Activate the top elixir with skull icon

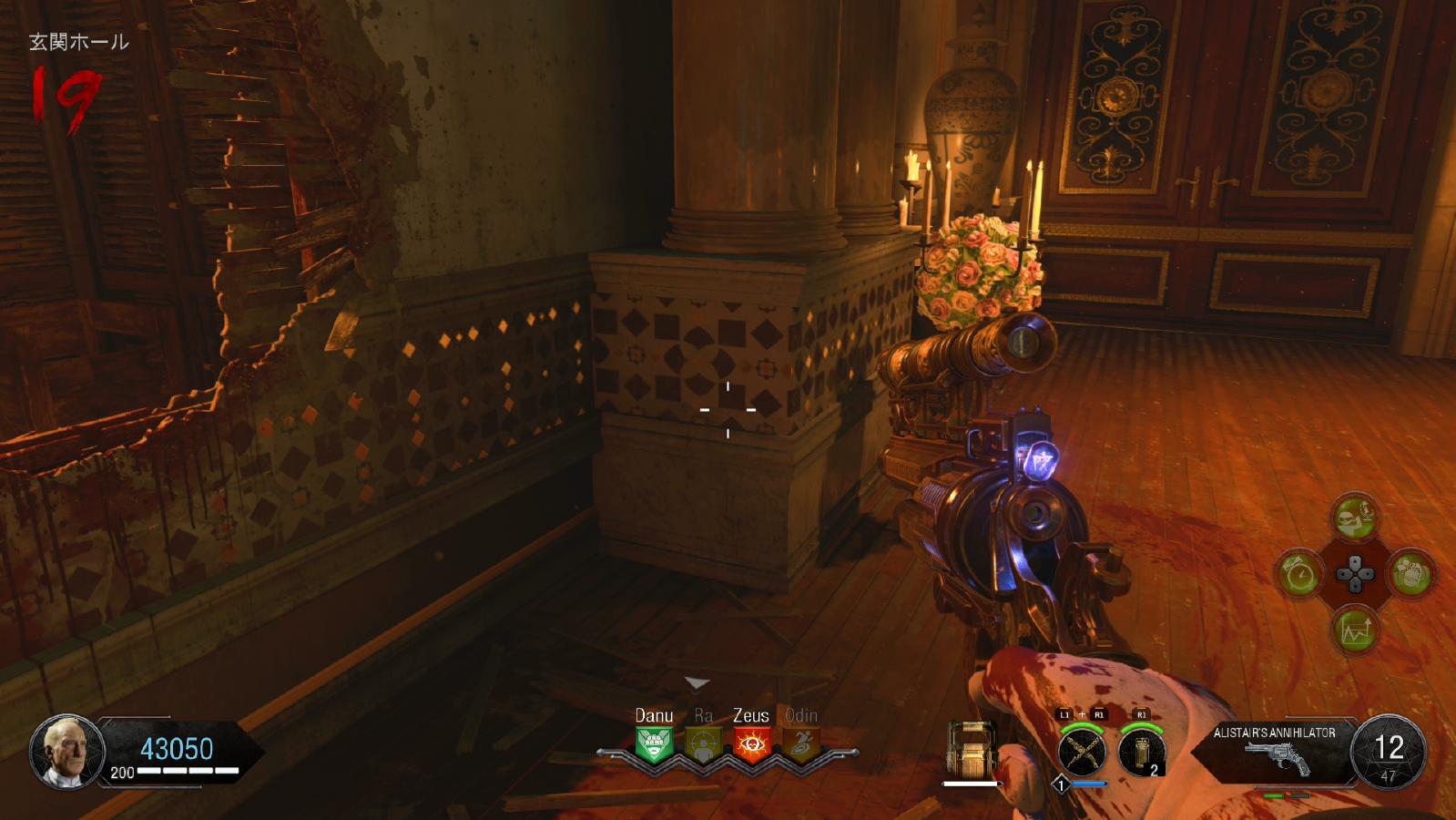(1355, 518)
